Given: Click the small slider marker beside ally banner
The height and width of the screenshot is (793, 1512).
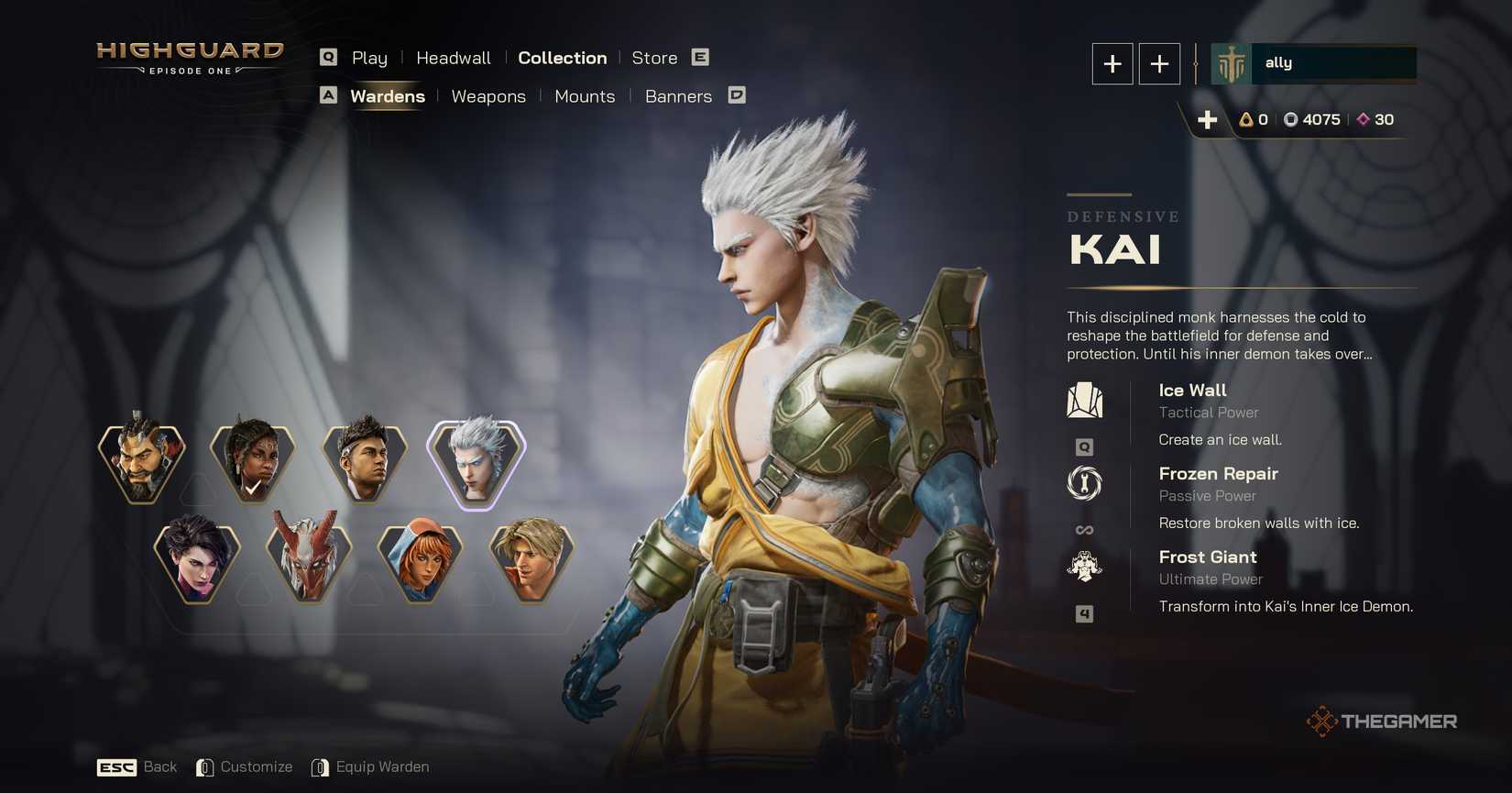Looking at the screenshot, I should [x=1197, y=63].
